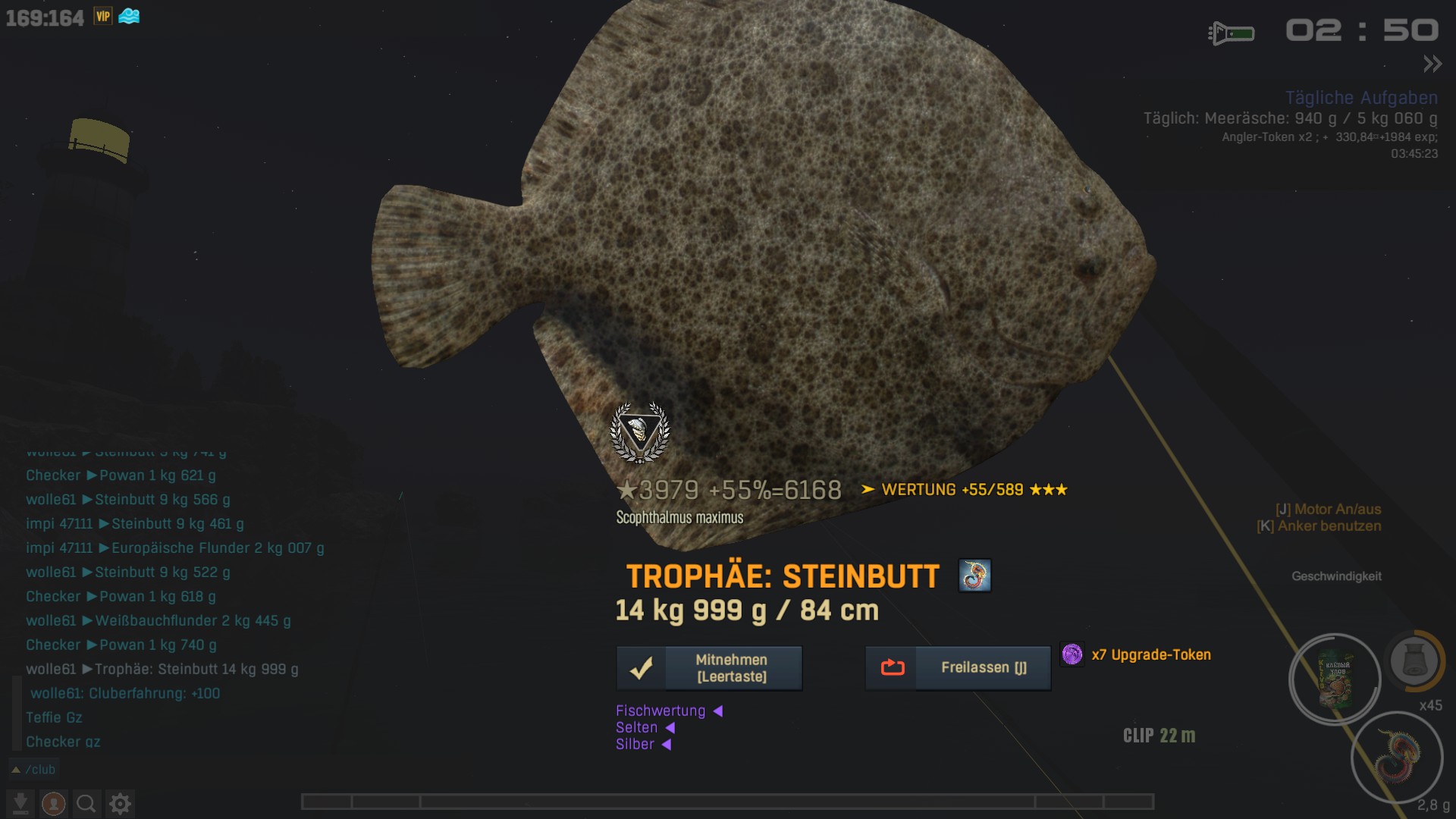Select the feeder slot with orange ring

(1414, 661)
